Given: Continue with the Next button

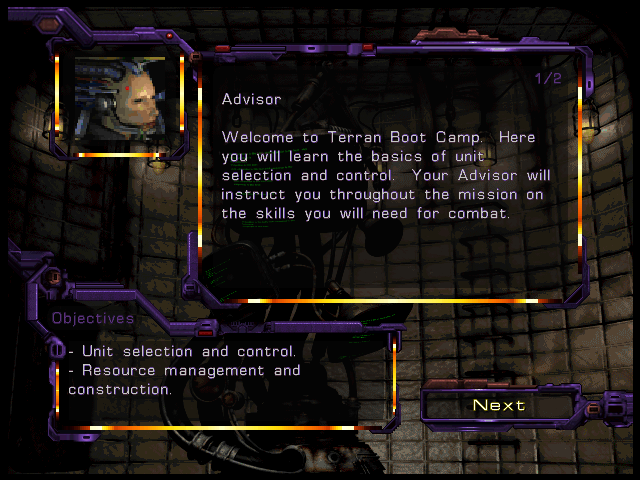Looking at the screenshot, I should [499, 405].
